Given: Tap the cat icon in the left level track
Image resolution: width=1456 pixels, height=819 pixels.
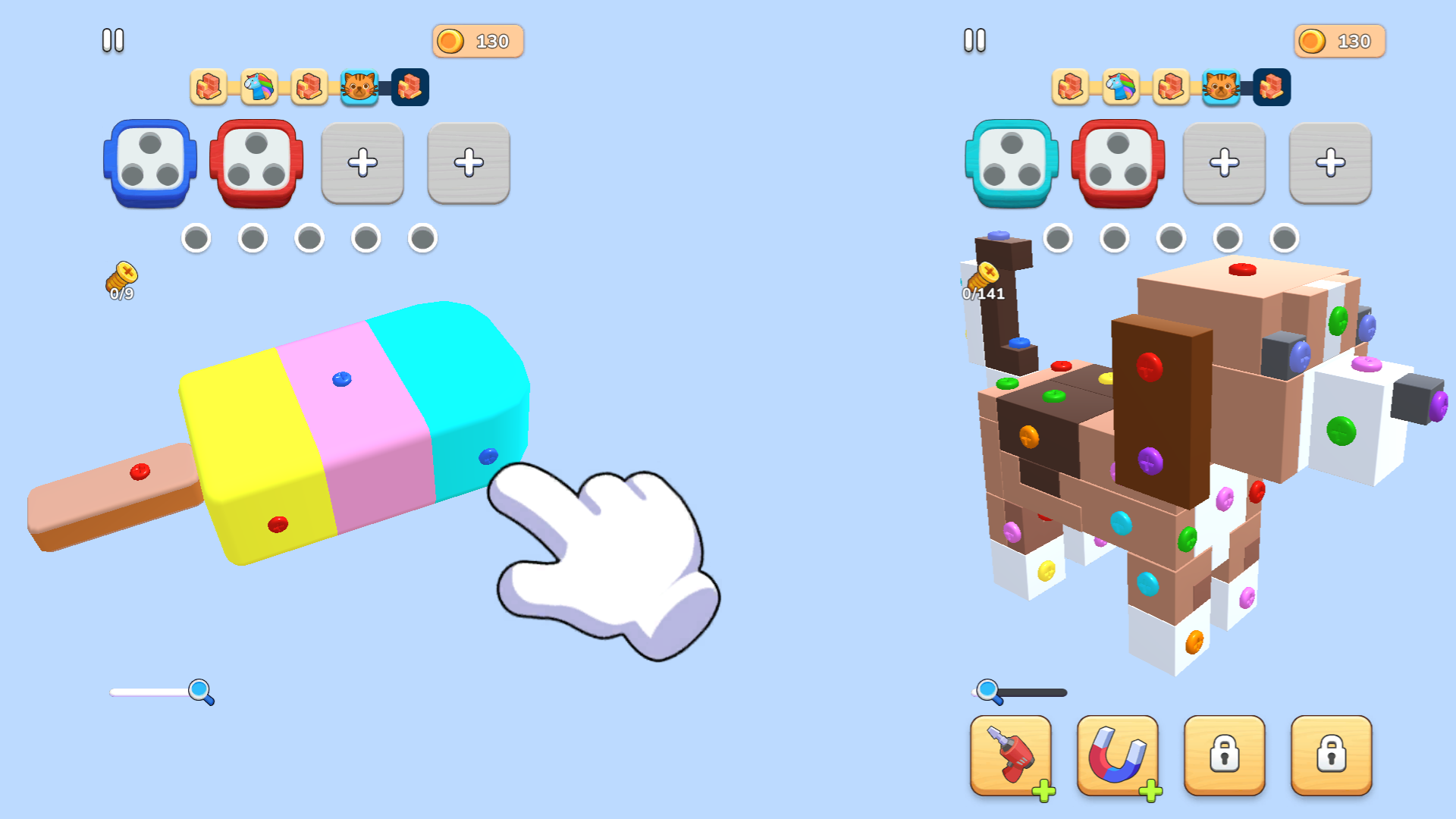Looking at the screenshot, I should [x=360, y=88].
